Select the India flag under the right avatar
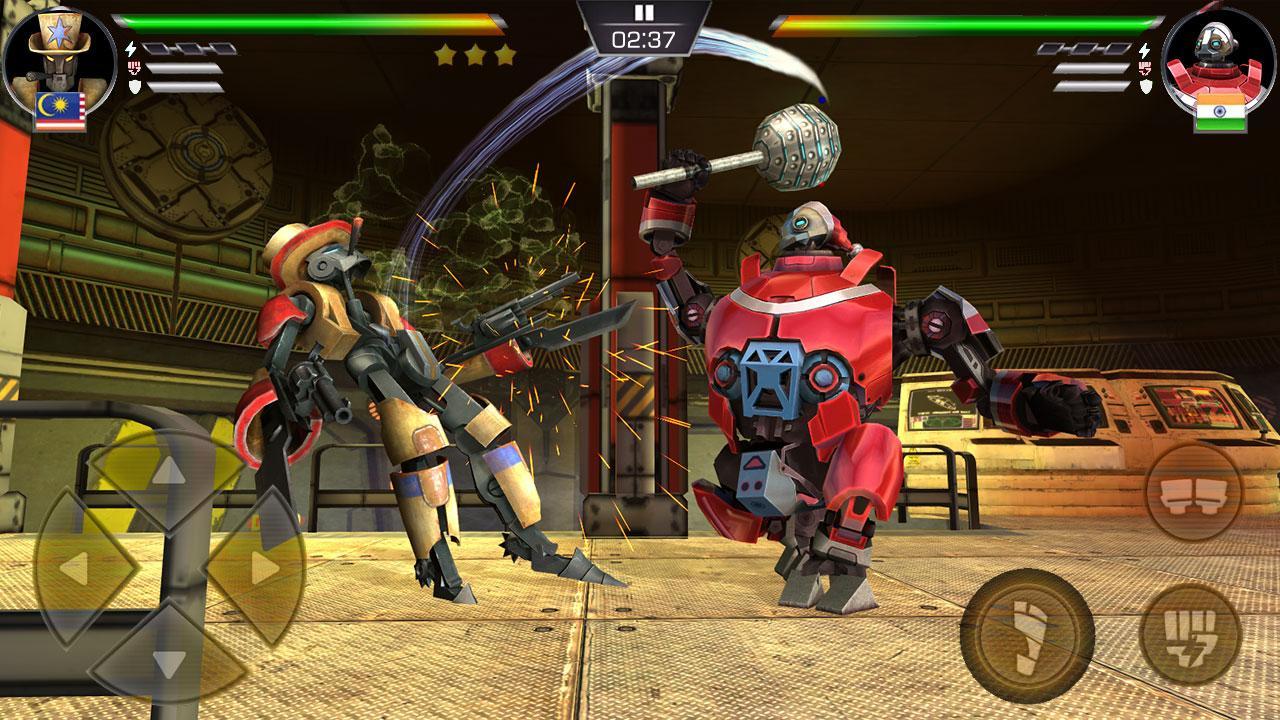Screen dimensions: 1280x720 click(1218, 113)
